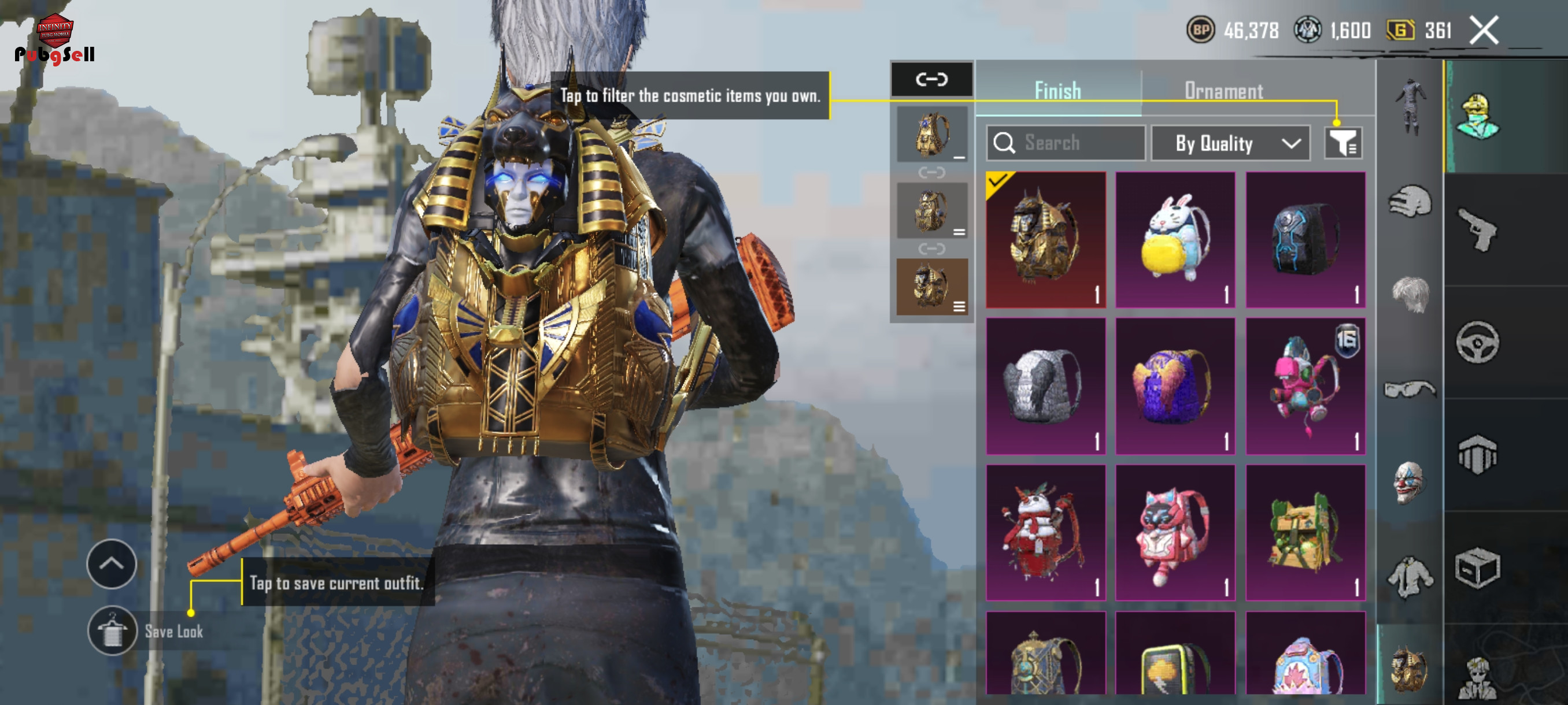Image resolution: width=1568 pixels, height=705 pixels.
Task: Toggle the link chain button
Action: 931,79
